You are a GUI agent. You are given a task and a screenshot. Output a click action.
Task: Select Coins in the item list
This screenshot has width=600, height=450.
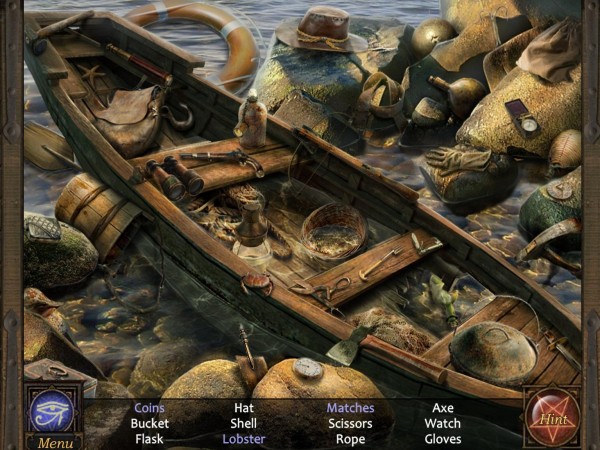click(149, 408)
